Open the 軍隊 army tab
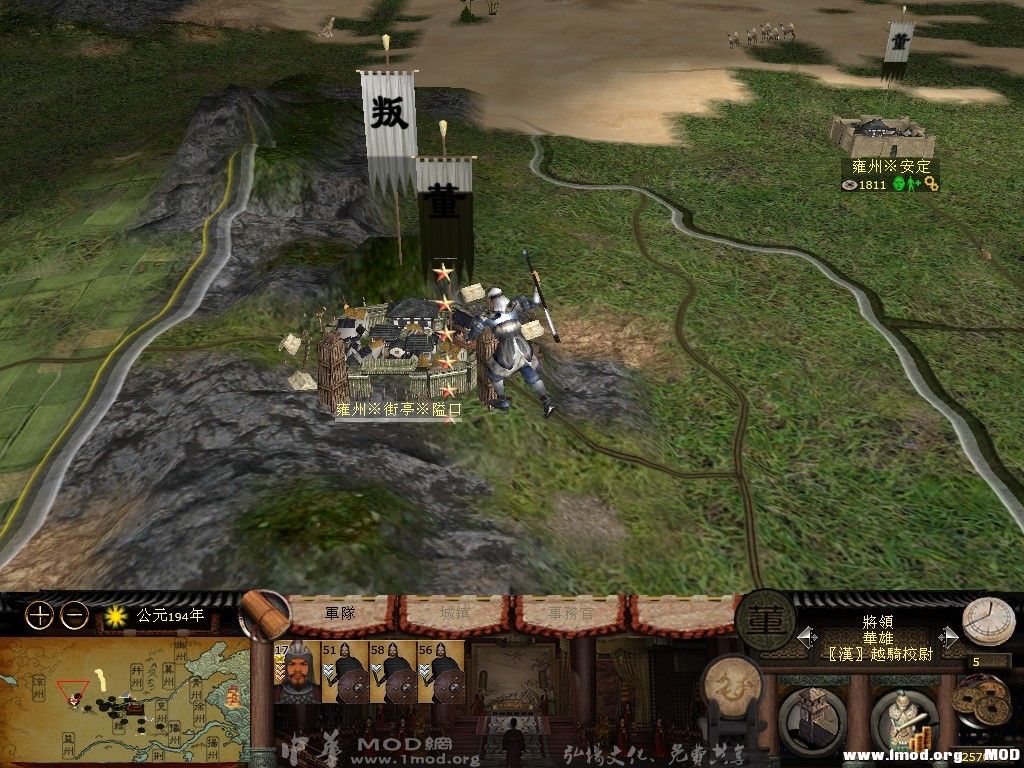Viewport: 1024px width, 768px height. [340, 613]
